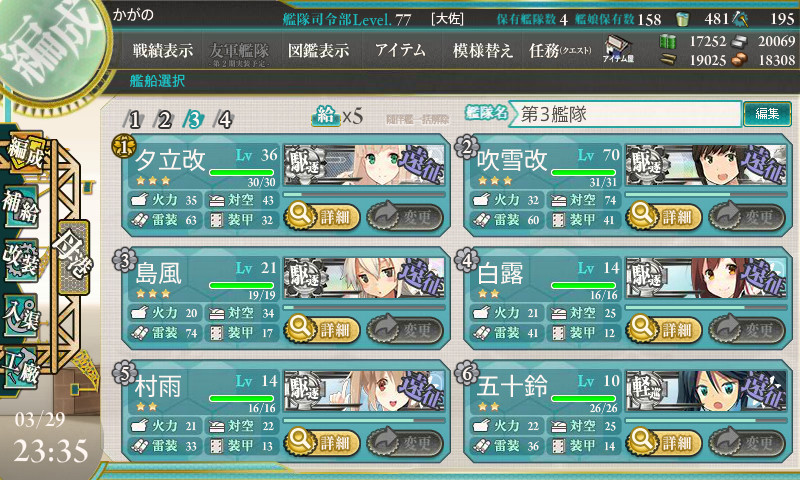Show 詳細 details for 夕立改
The width and height of the screenshot is (800, 480).
[x=320, y=215]
